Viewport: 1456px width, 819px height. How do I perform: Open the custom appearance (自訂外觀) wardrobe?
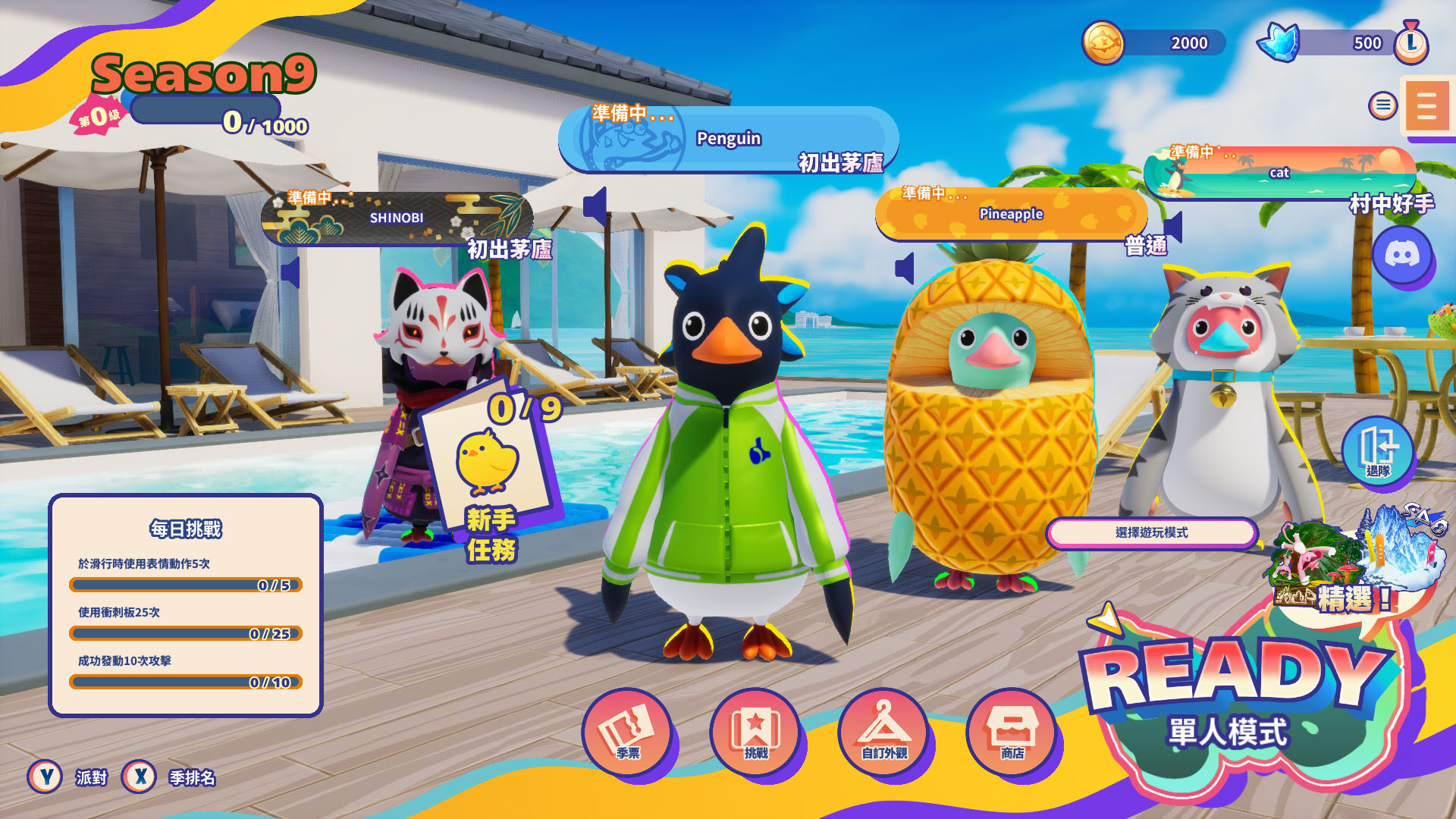pos(883,732)
